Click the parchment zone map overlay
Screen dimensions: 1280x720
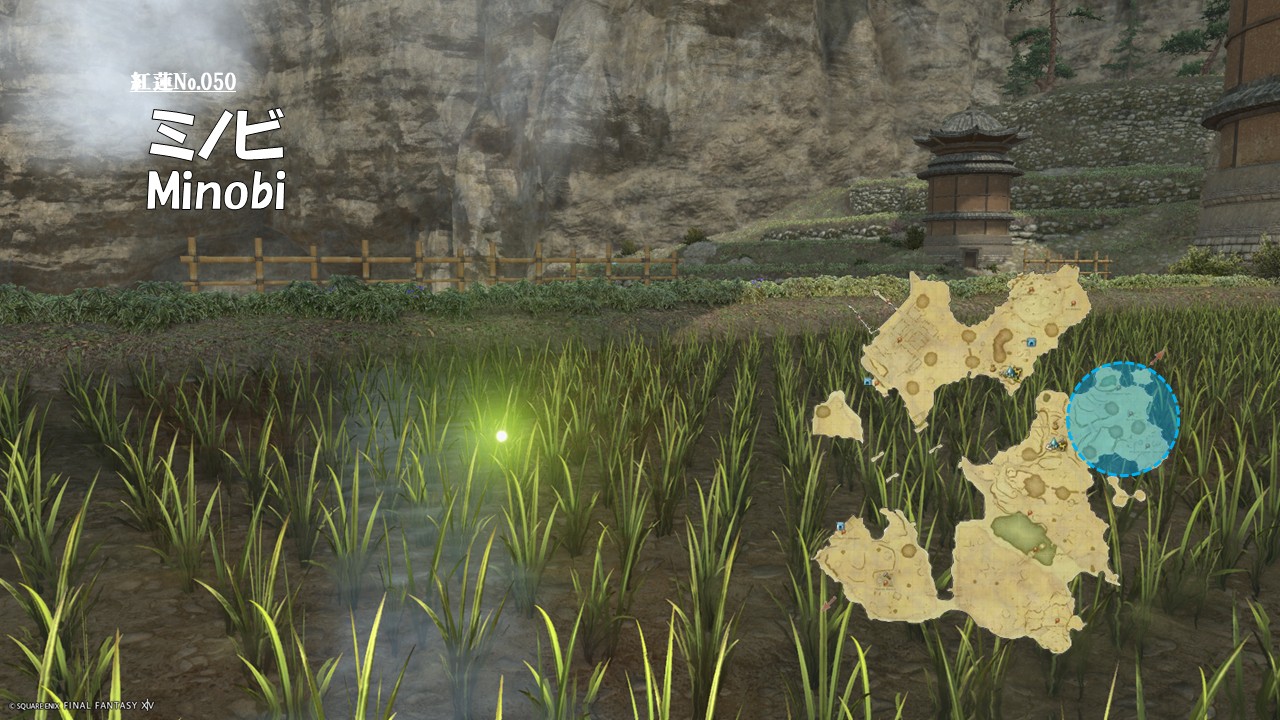(x=1010, y=540)
